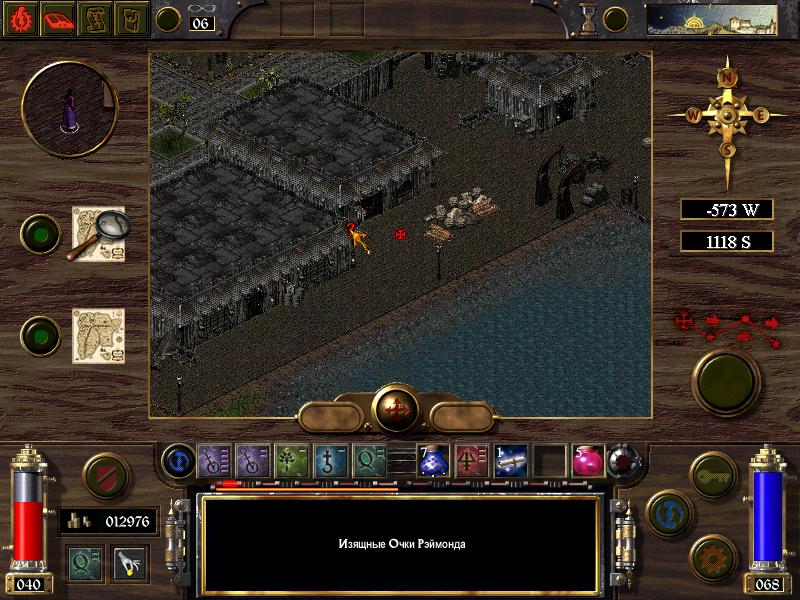Open the red logbook icon
The image size is (800, 600).
[x=58, y=18]
